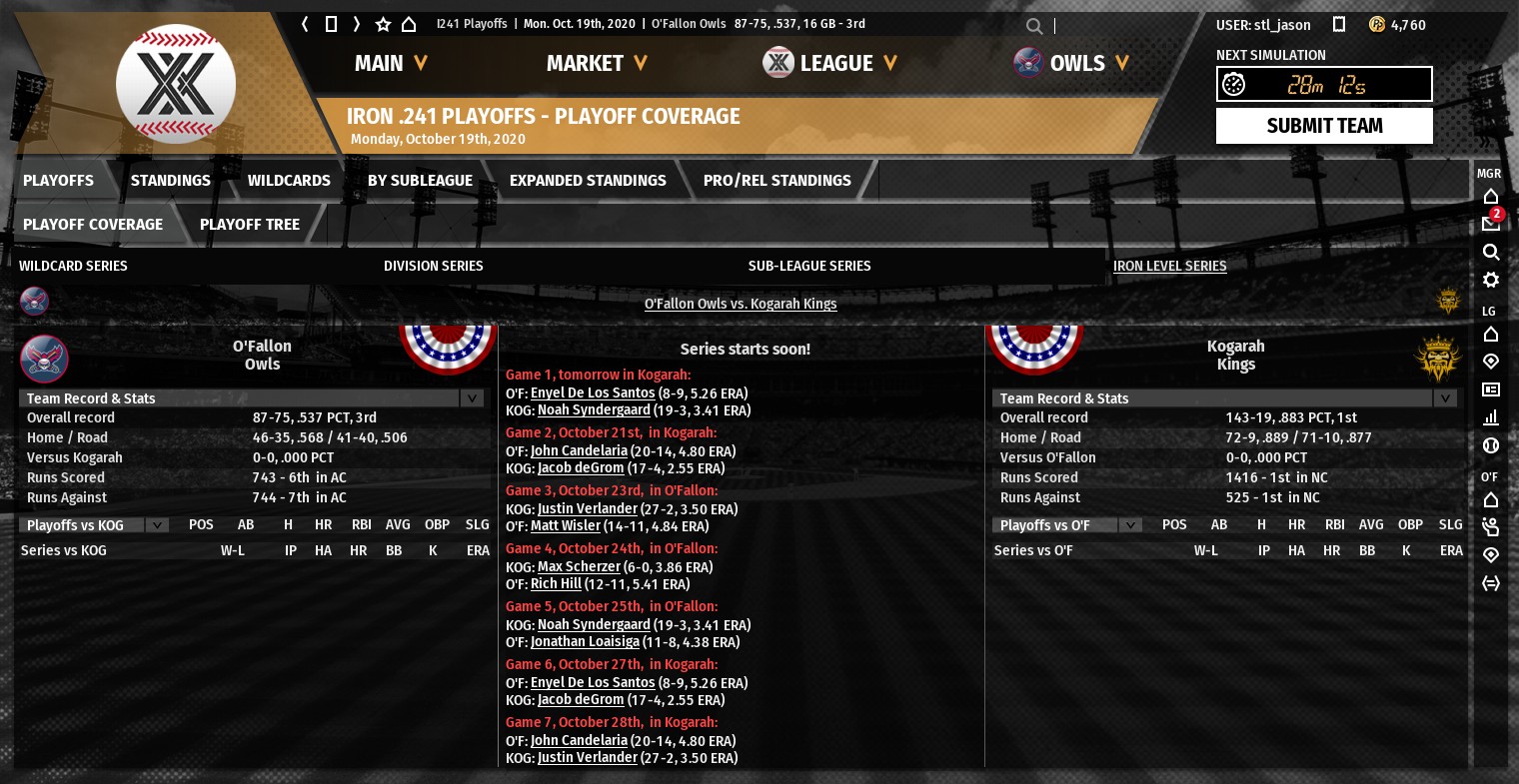
Task: Open the LEAGUE dropdown menu
Action: tap(847, 64)
